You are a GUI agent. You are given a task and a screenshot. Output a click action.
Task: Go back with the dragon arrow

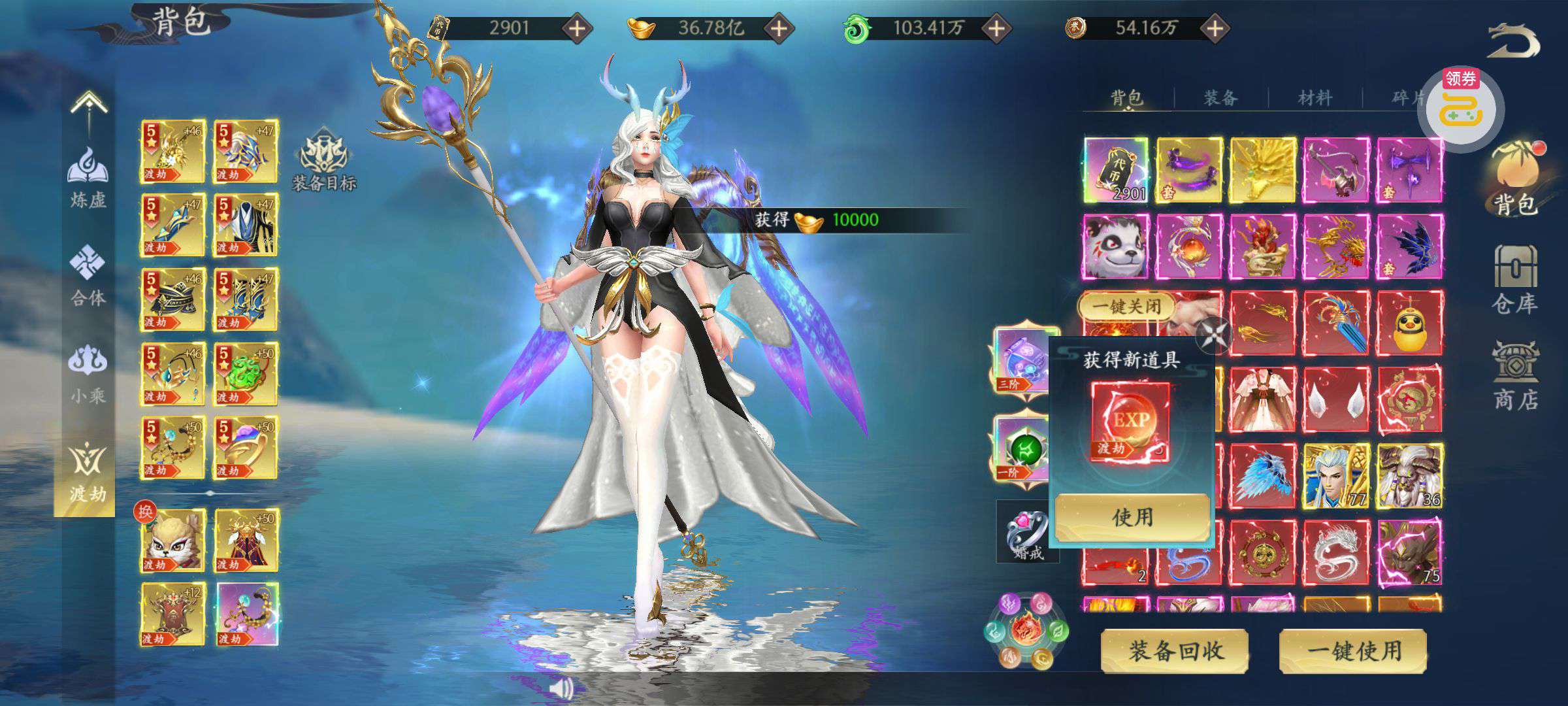pos(1513,41)
